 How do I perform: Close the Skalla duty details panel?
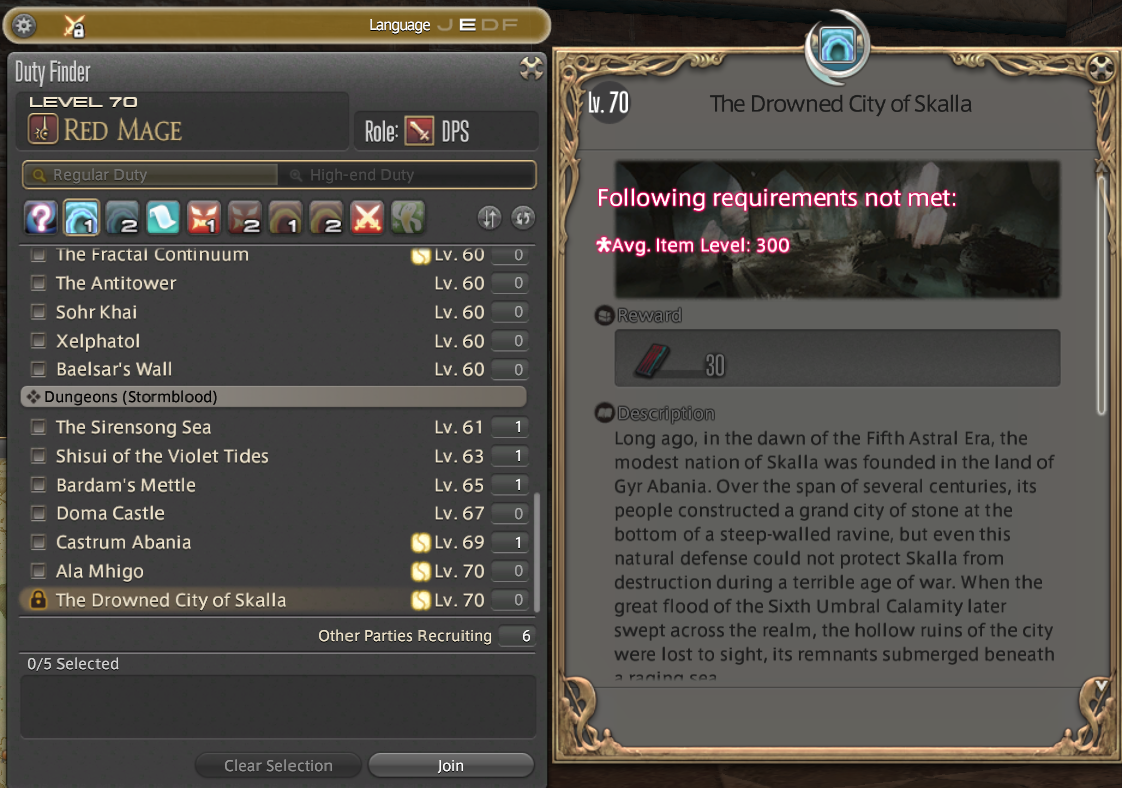click(1100, 68)
